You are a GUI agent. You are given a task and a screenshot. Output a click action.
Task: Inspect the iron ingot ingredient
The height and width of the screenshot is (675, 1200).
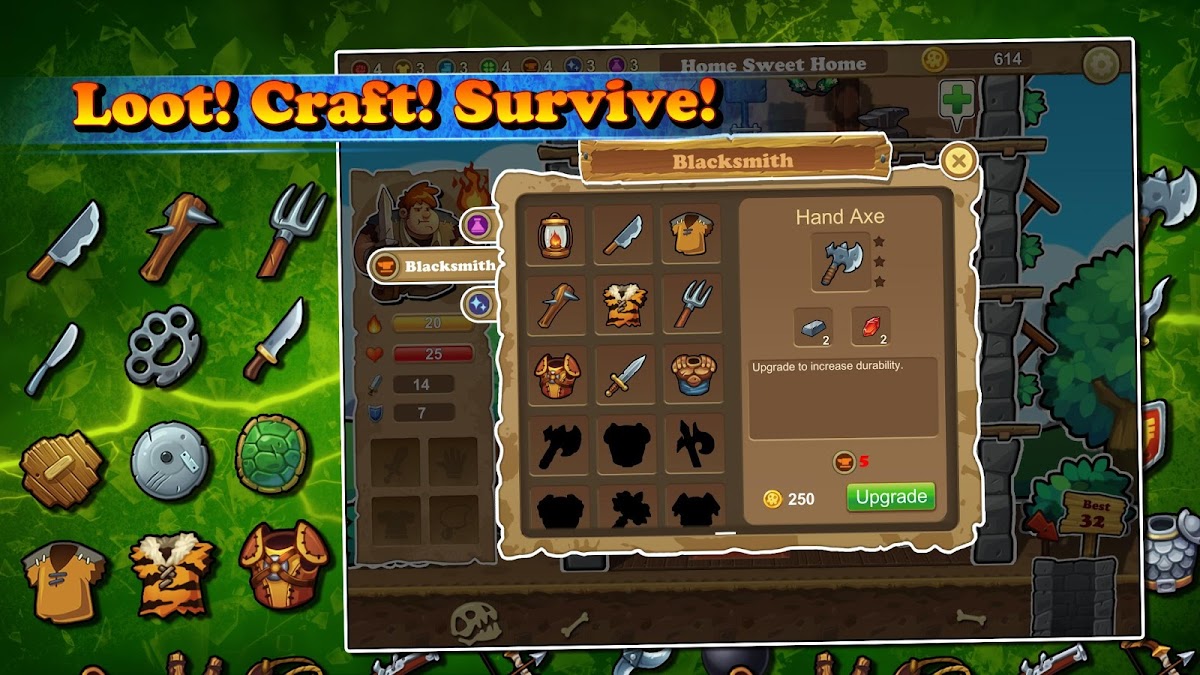(x=813, y=327)
